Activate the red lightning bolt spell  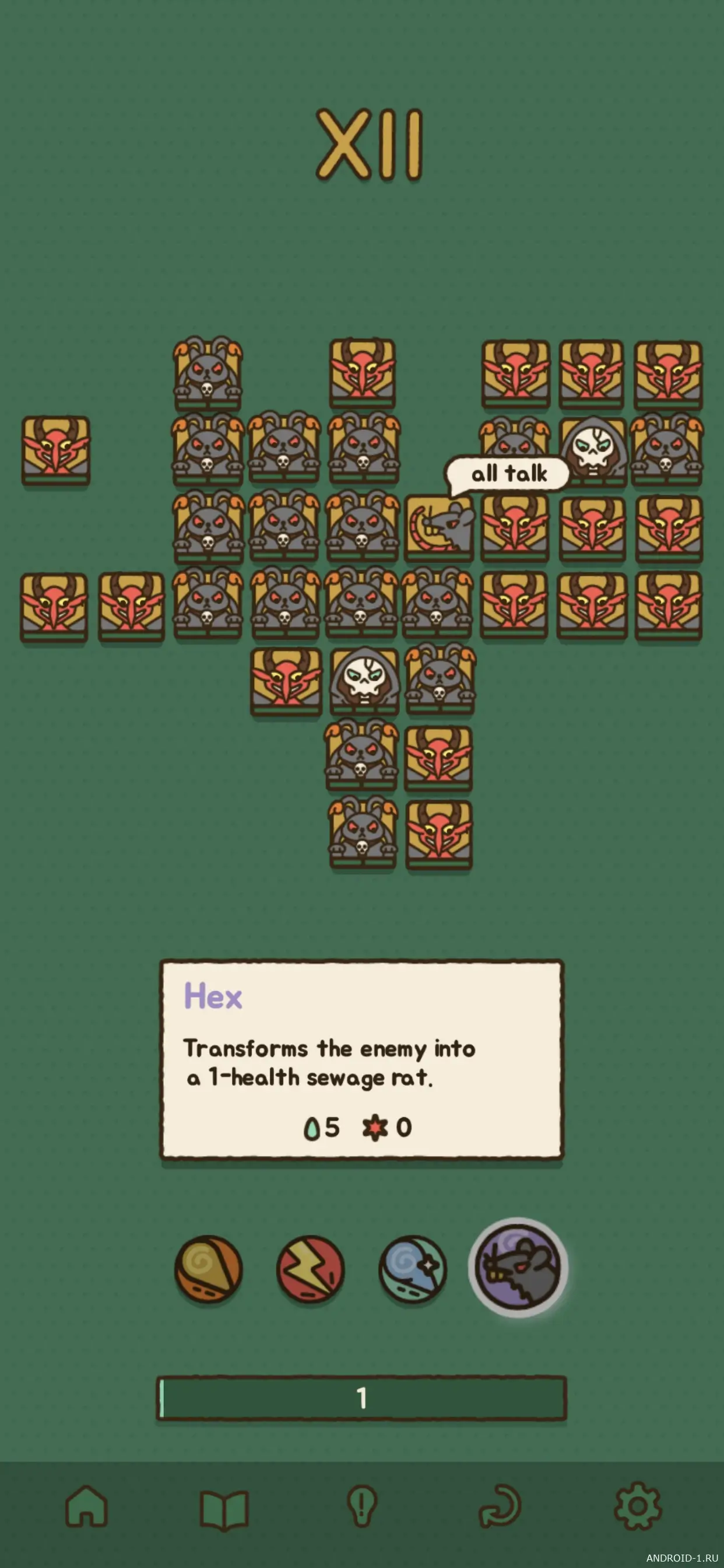(x=310, y=1269)
